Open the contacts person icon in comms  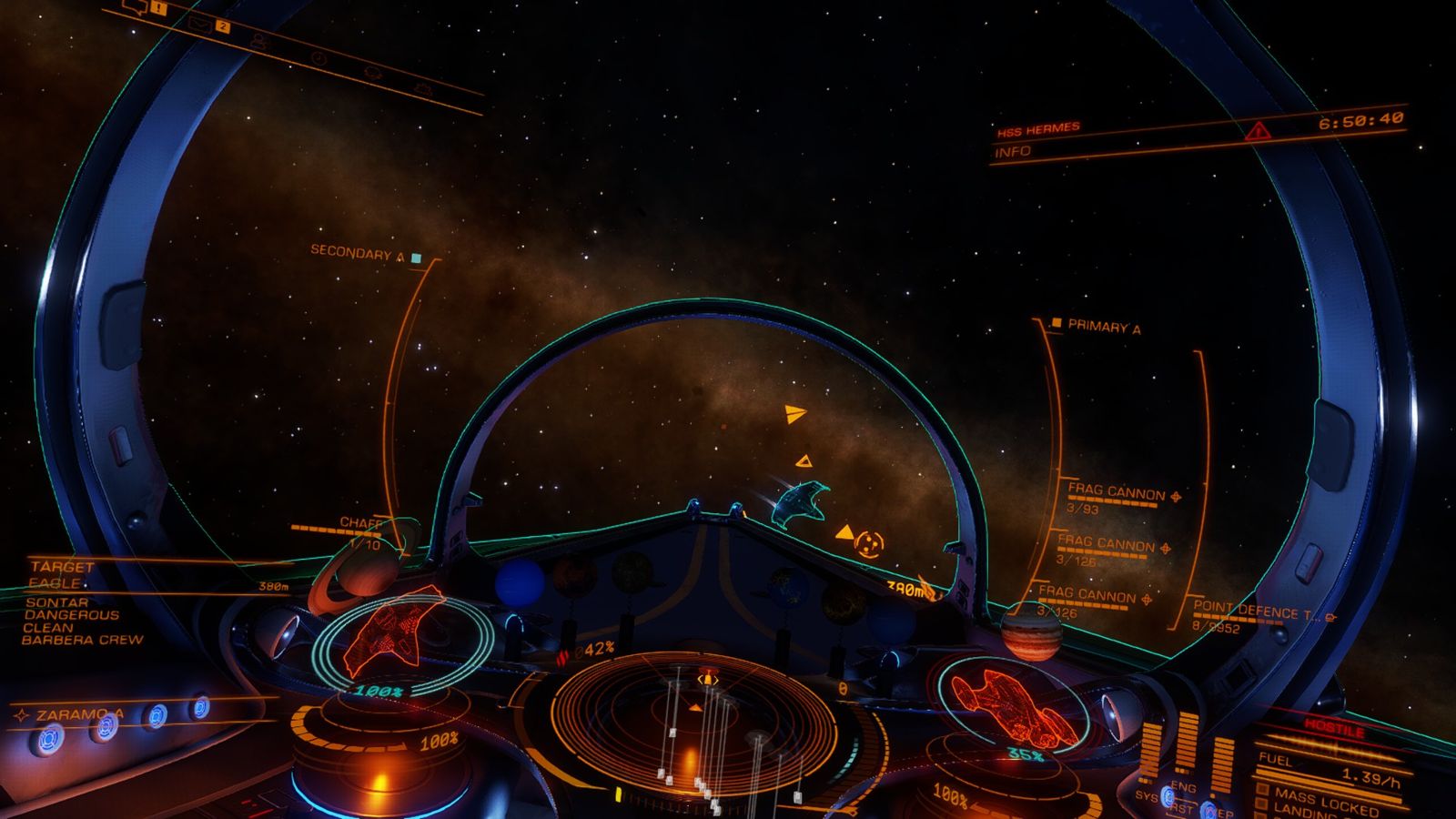[260, 41]
